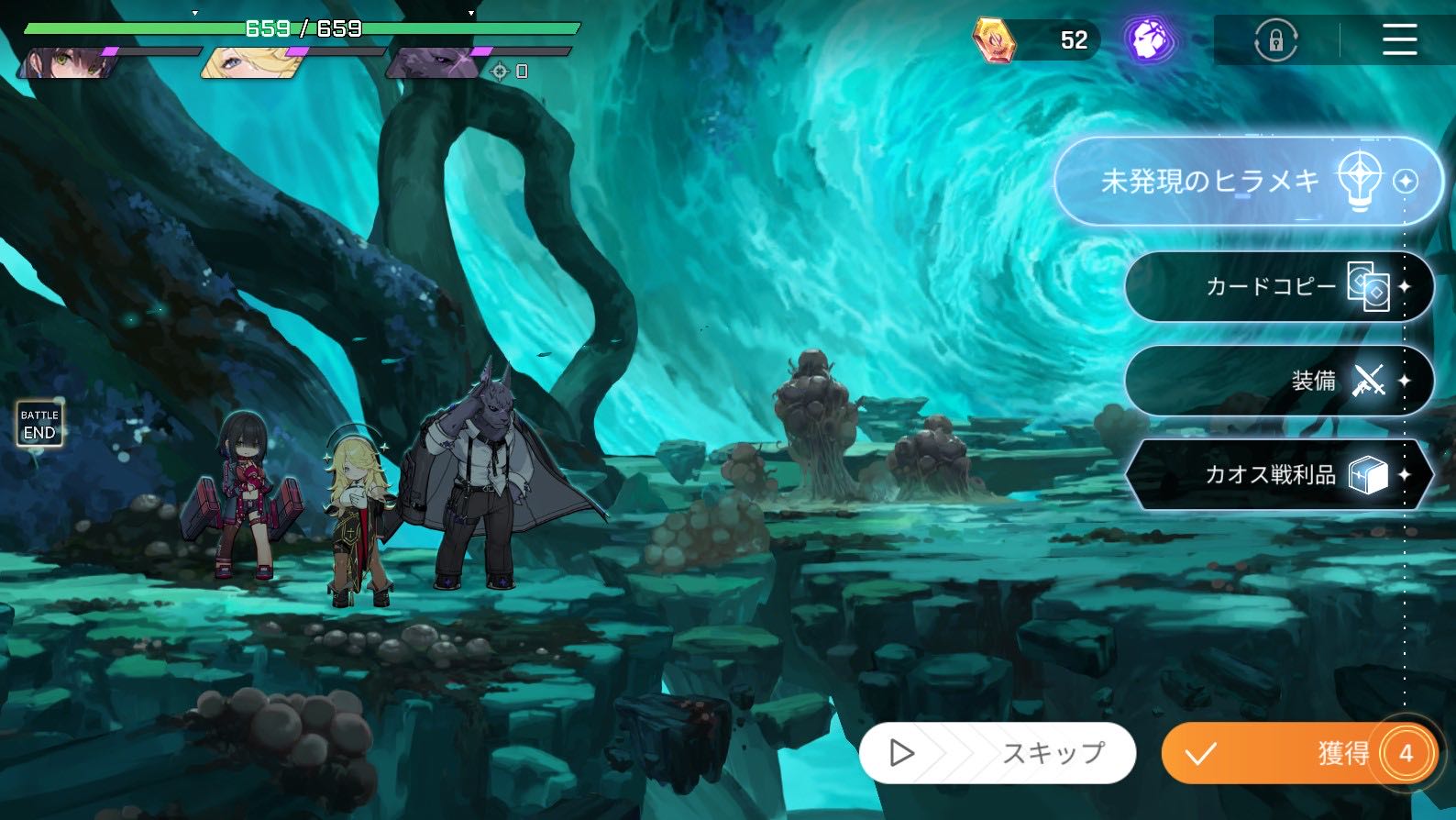Confirm with the orange 獲得 button

tap(1298, 753)
